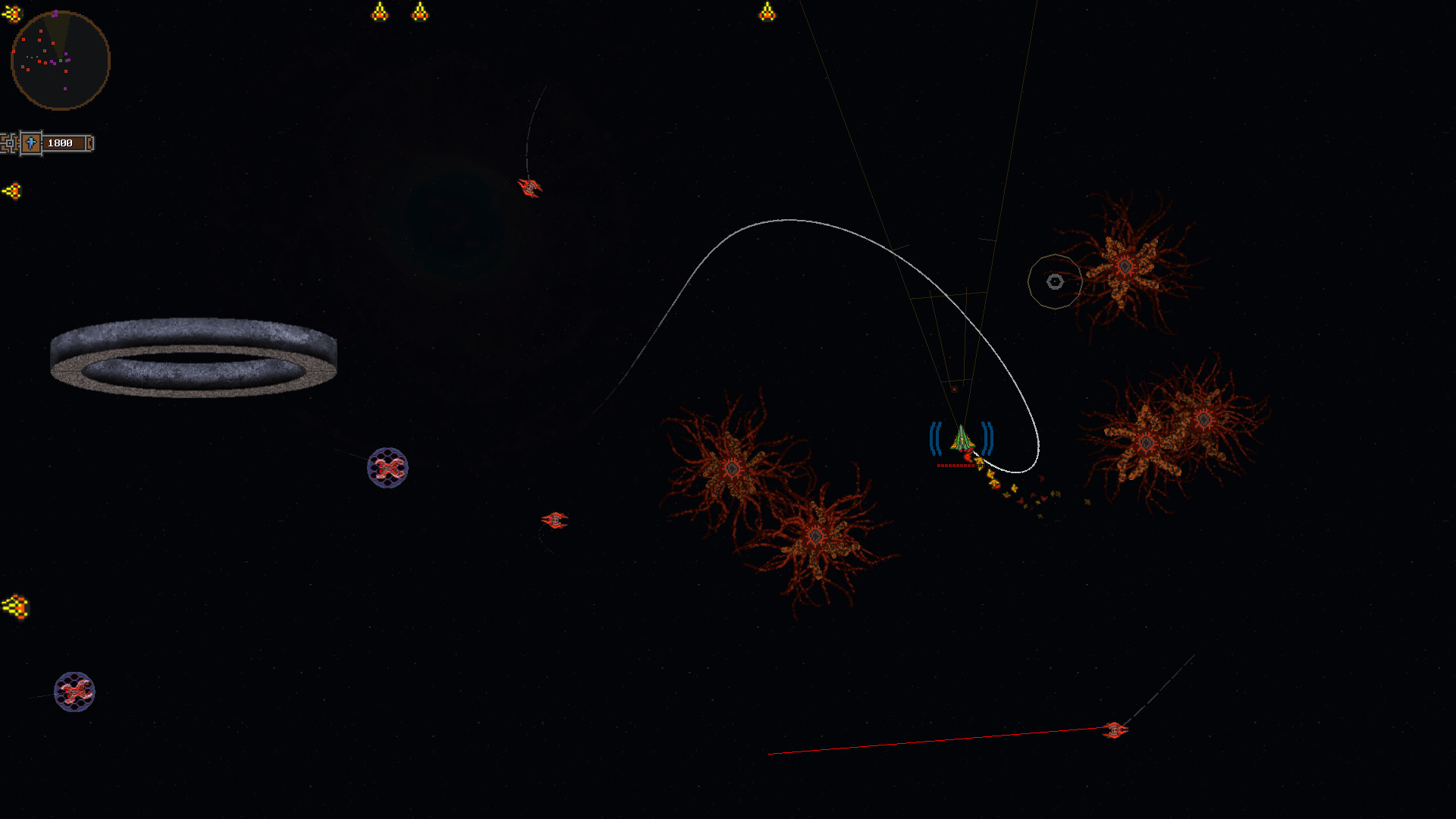Toggle the right blue shield arc around the player
The height and width of the screenshot is (819, 1456).
(x=986, y=436)
